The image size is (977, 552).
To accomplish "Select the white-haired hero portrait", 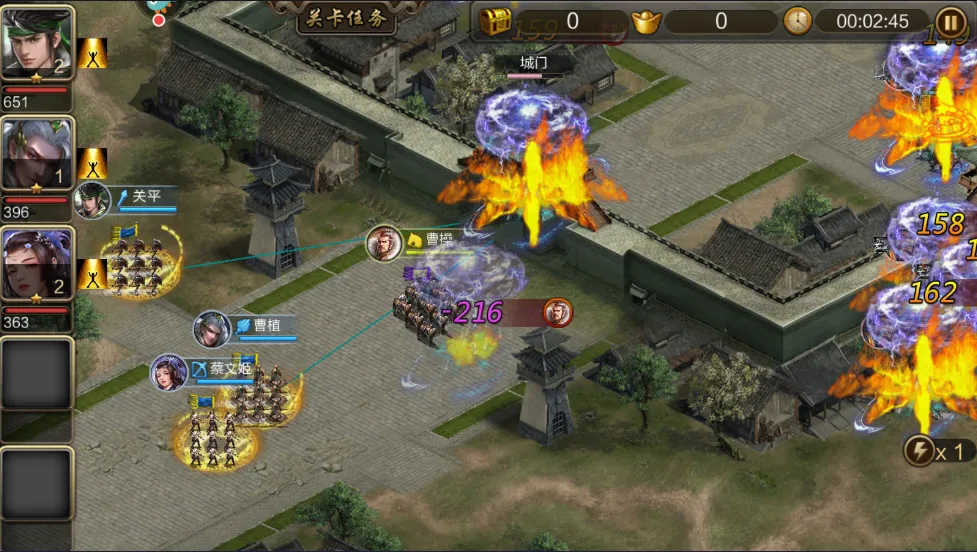I will point(37,154).
